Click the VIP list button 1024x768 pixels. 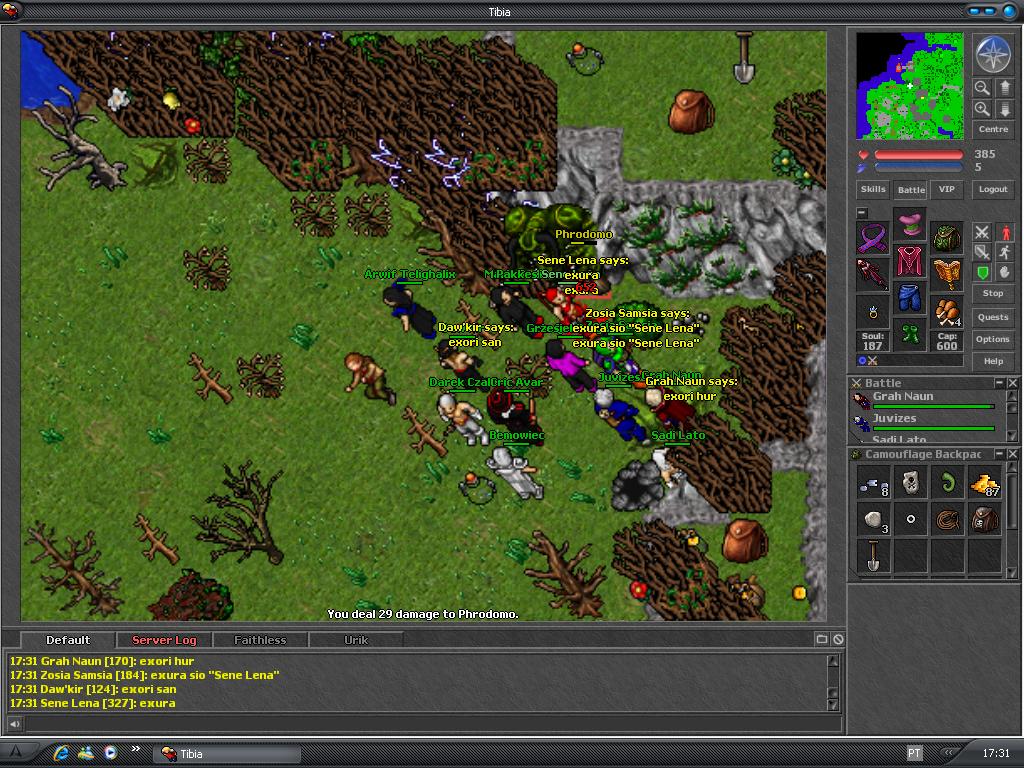[946, 189]
